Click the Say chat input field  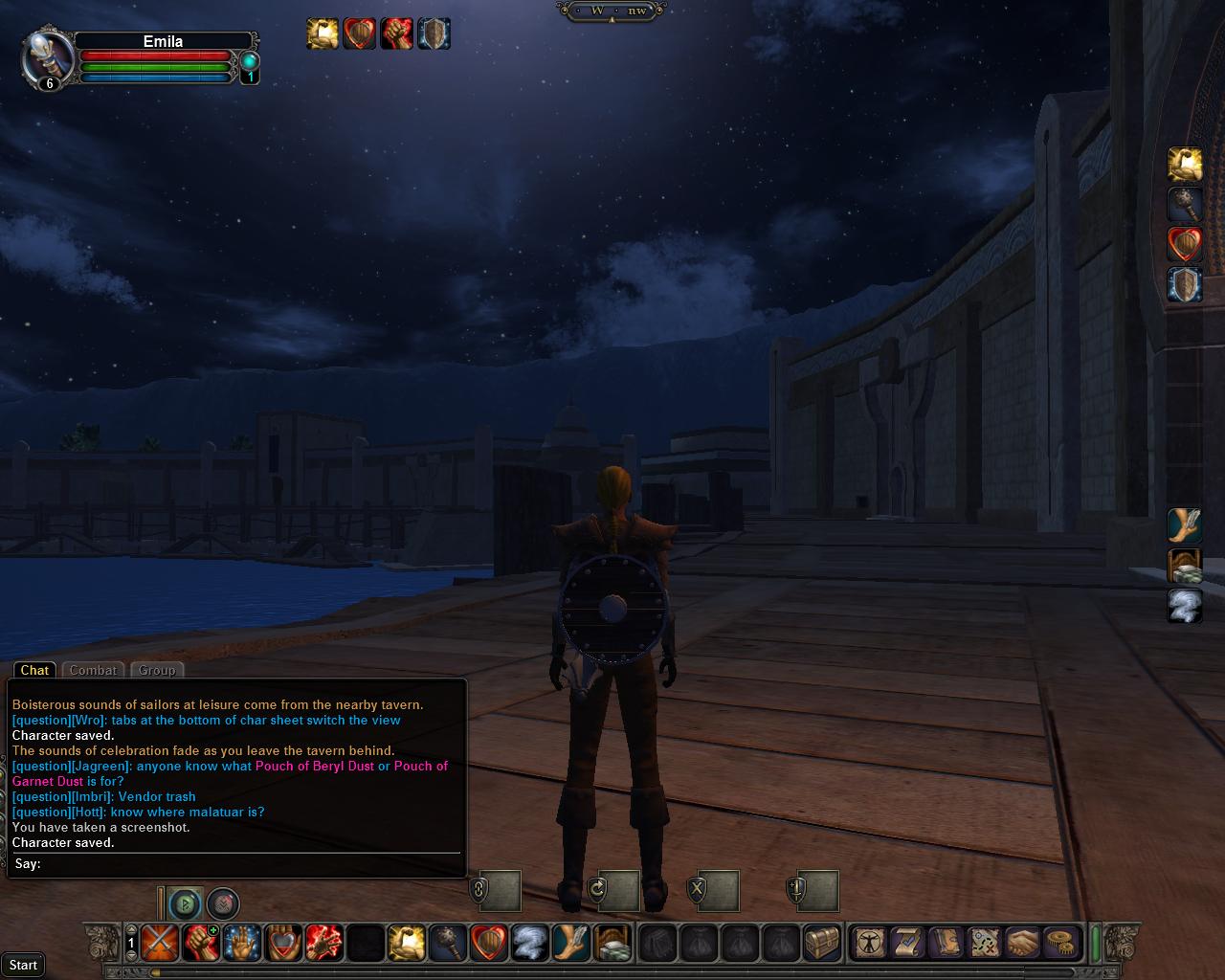coord(249,864)
